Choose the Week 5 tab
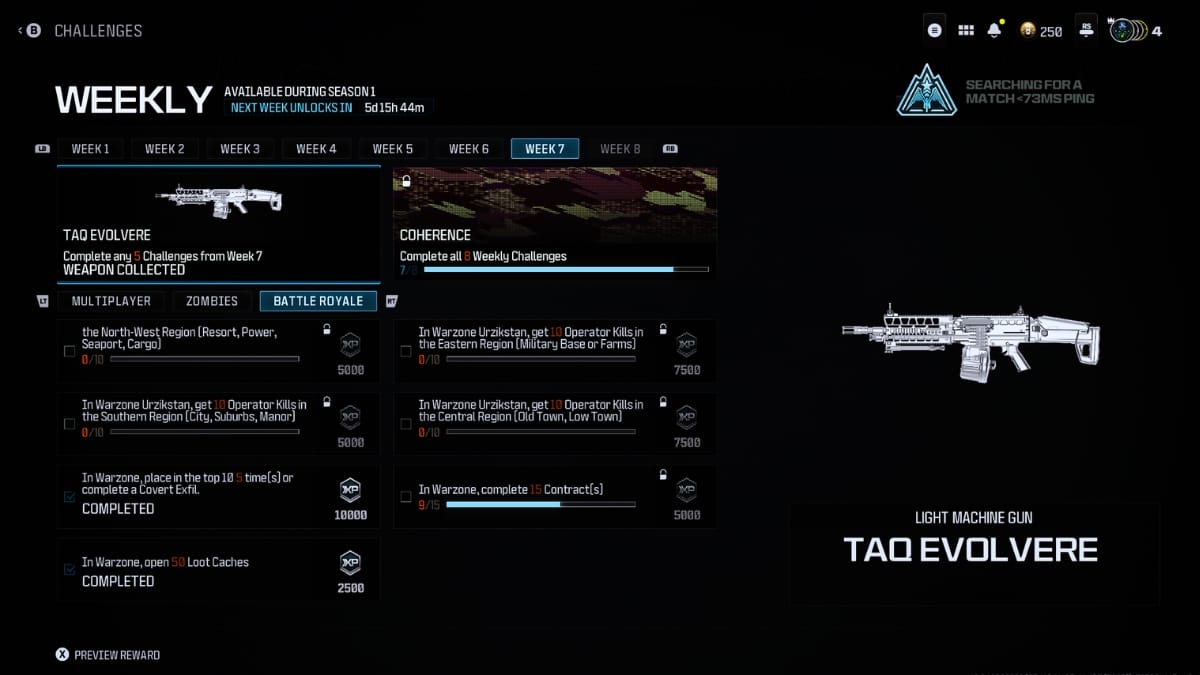The width and height of the screenshot is (1200, 675). [392, 149]
